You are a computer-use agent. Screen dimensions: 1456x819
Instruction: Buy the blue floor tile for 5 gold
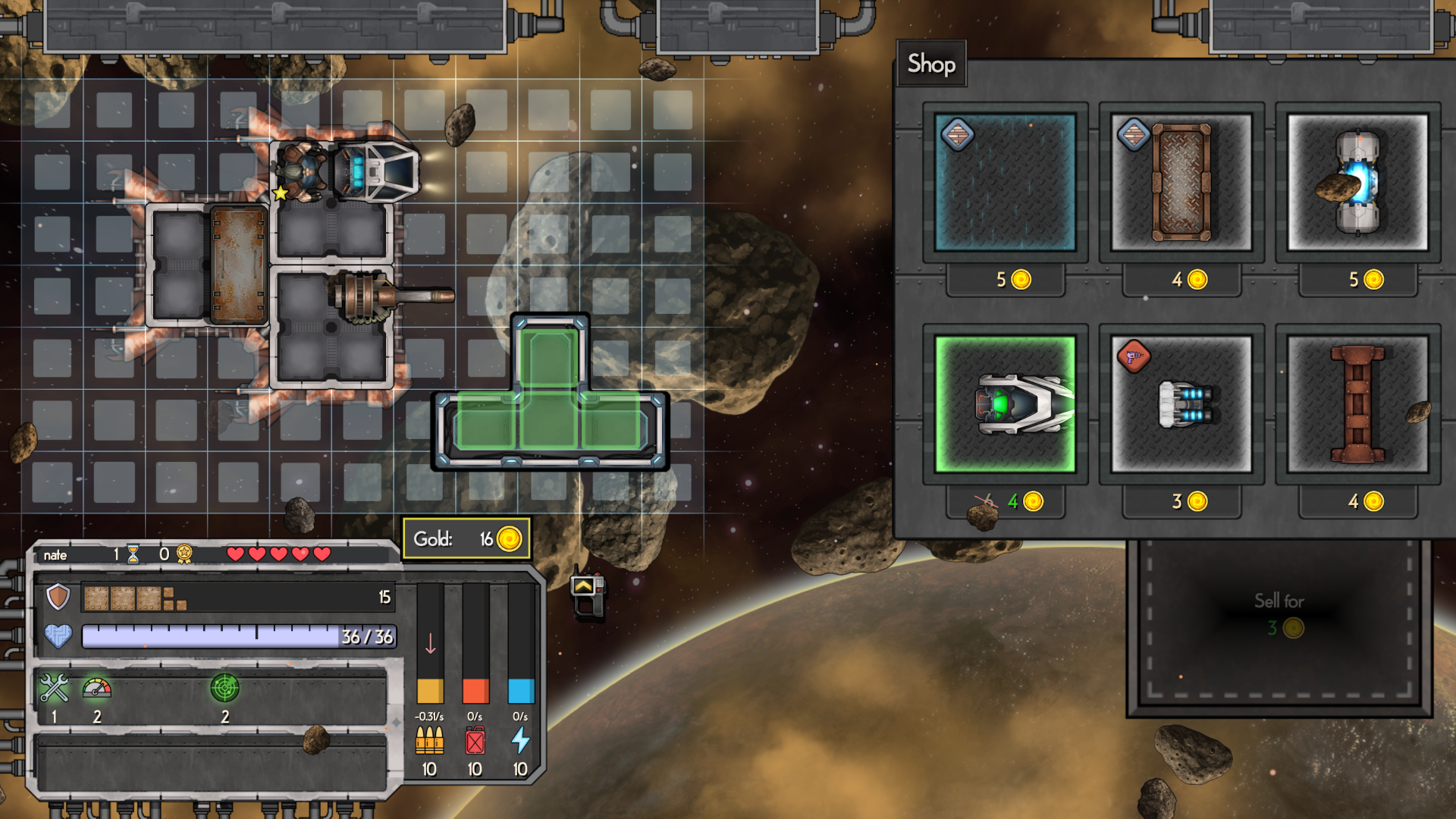click(1005, 182)
